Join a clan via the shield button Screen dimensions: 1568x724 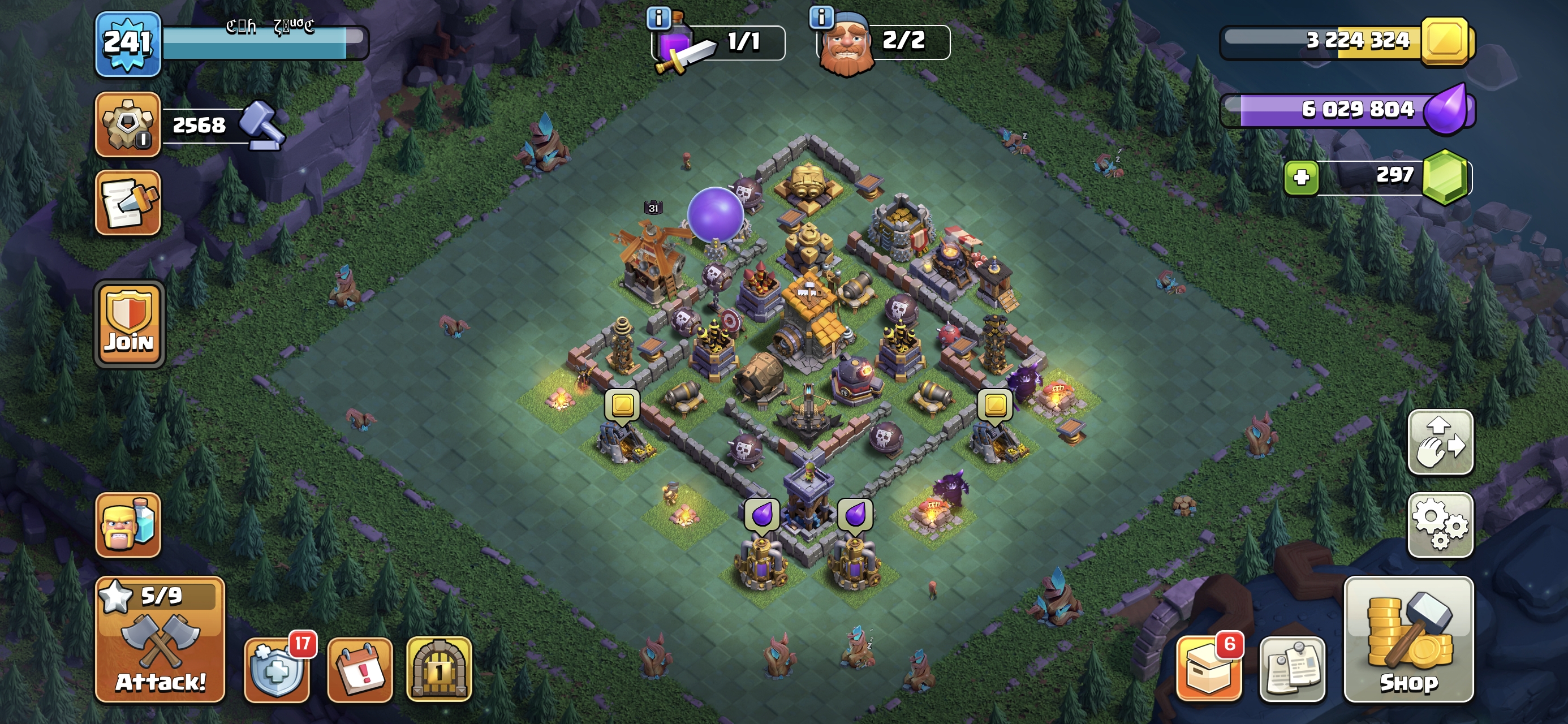pyautogui.click(x=129, y=325)
